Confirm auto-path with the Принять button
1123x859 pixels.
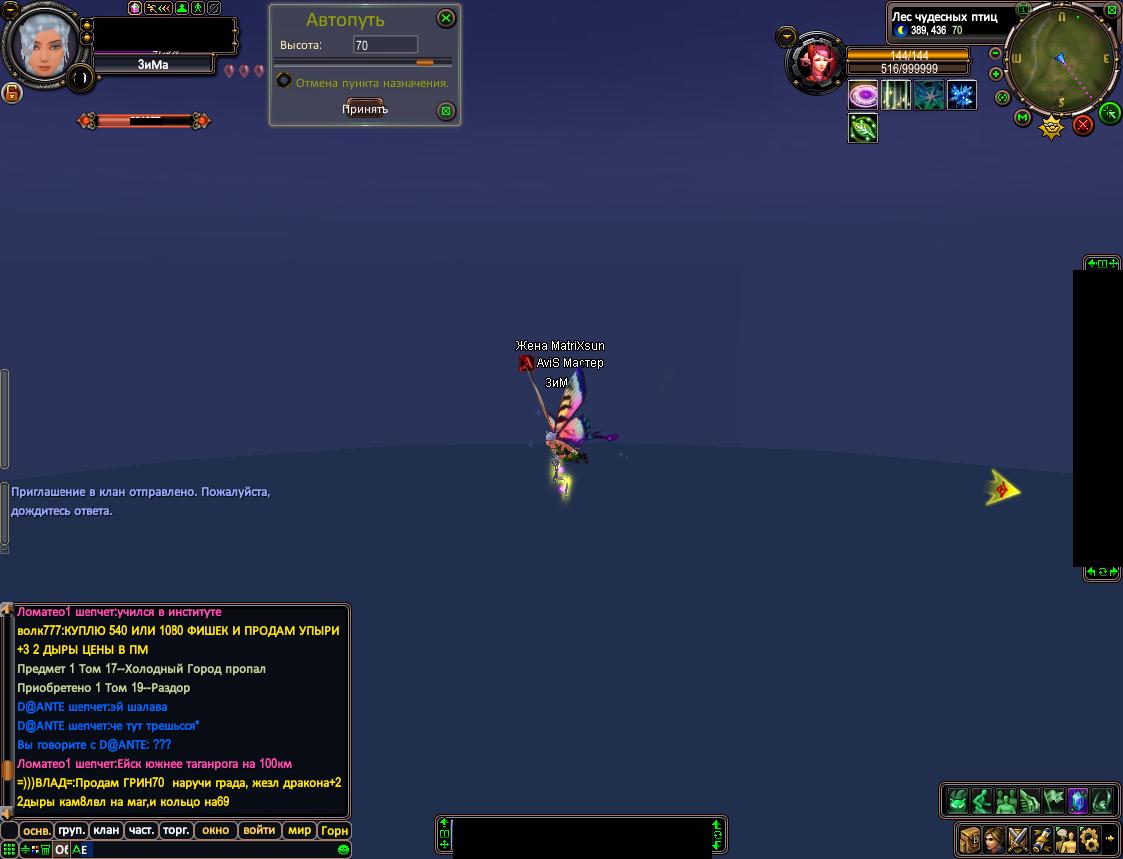(365, 109)
